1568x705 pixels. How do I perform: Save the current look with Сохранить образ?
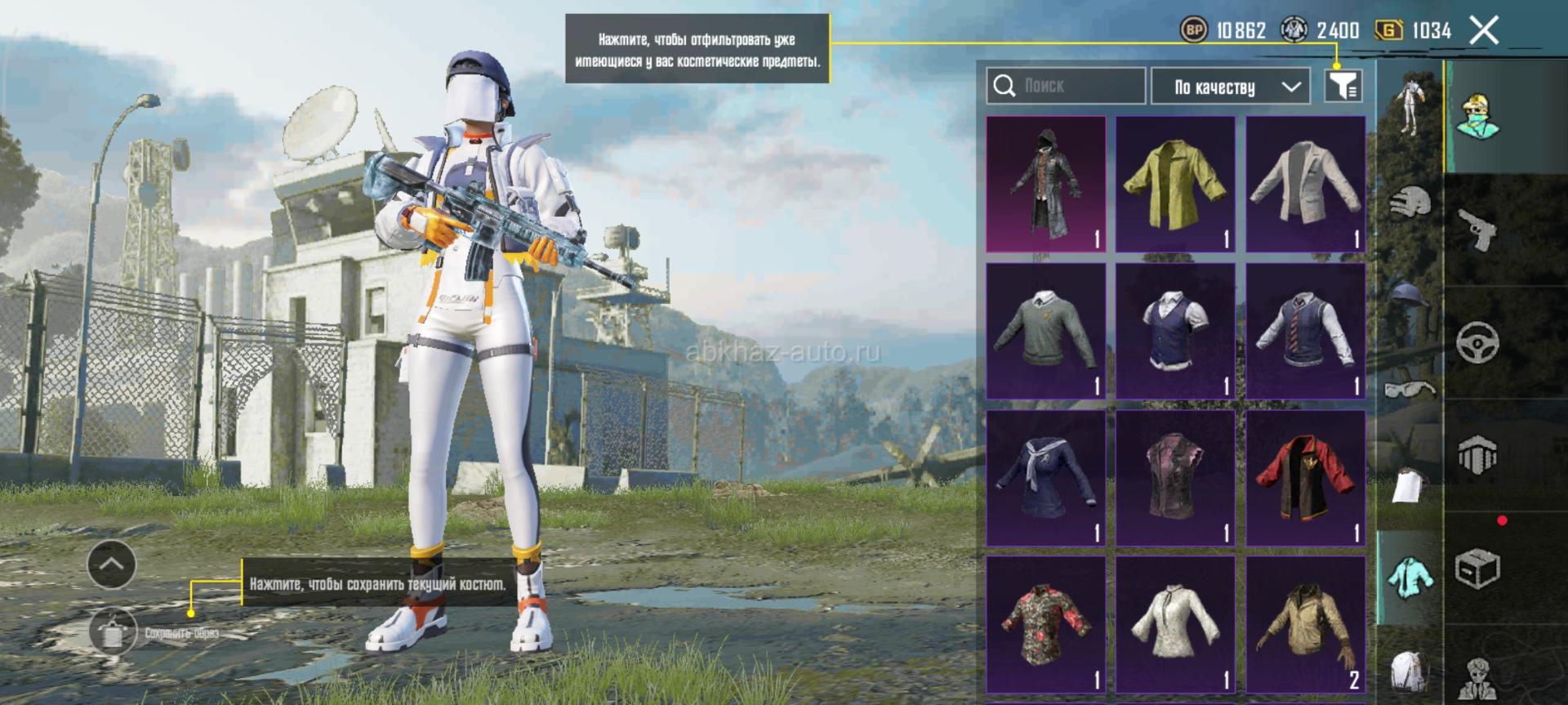click(x=113, y=631)
